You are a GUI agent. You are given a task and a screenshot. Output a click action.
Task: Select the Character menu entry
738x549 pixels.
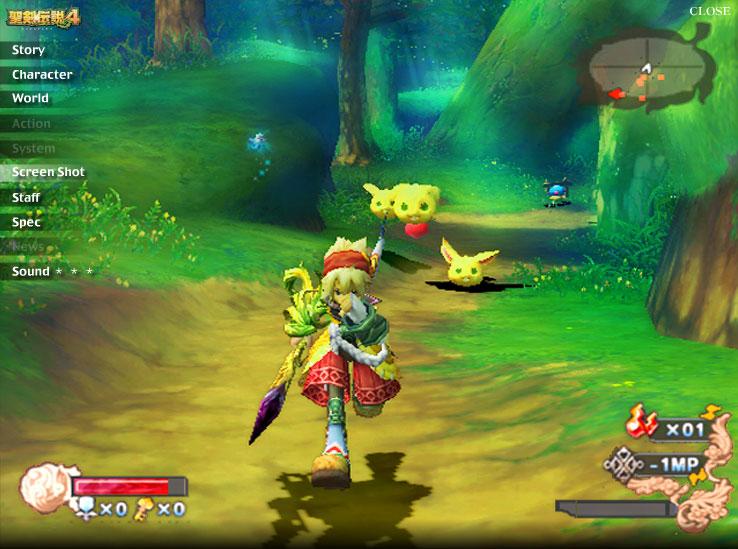[x=42, y=75]
